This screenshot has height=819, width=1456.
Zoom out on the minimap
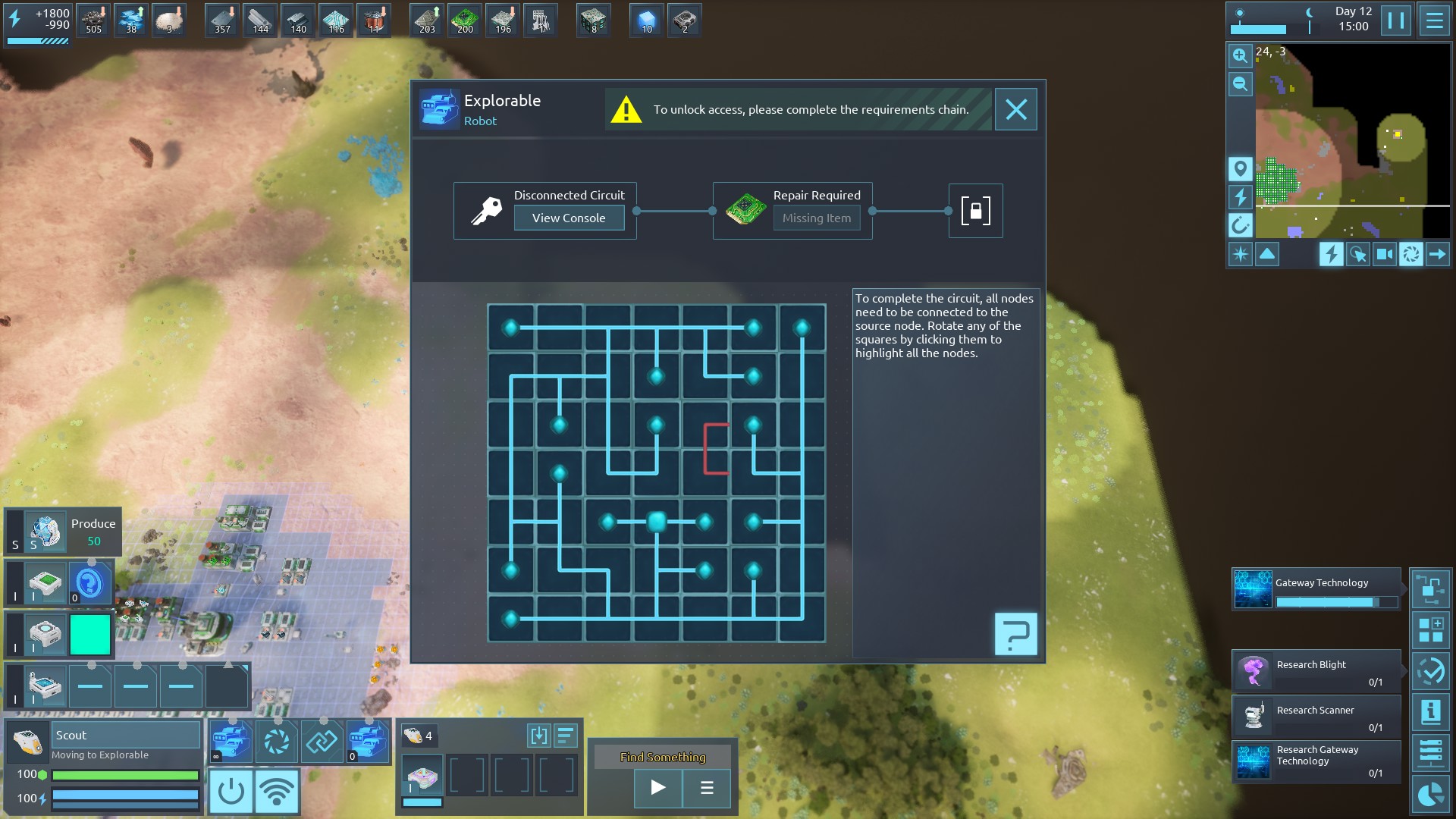pyautogui.click(x=1240, y=84)
